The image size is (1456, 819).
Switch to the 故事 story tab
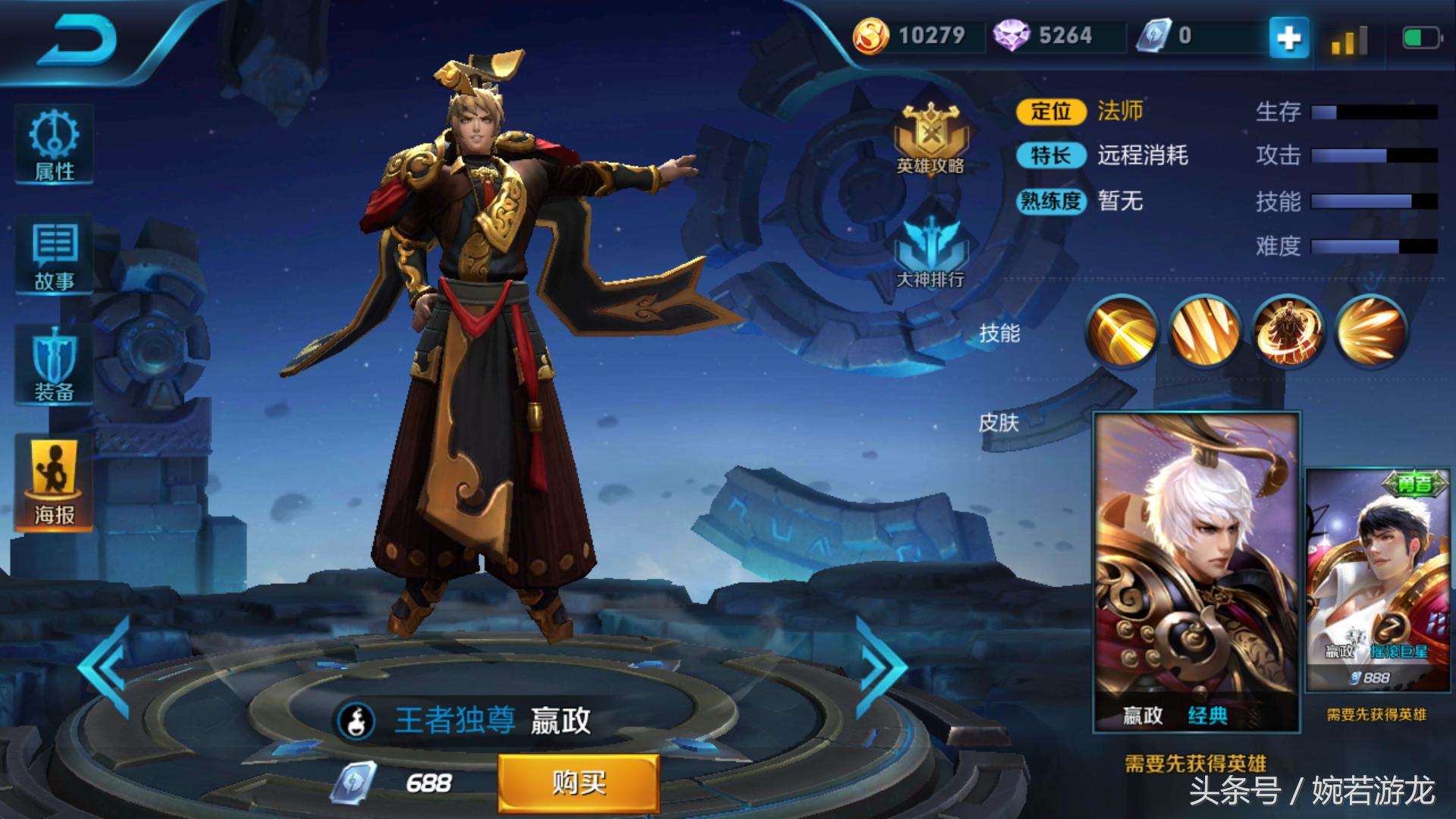coord(54,256)
